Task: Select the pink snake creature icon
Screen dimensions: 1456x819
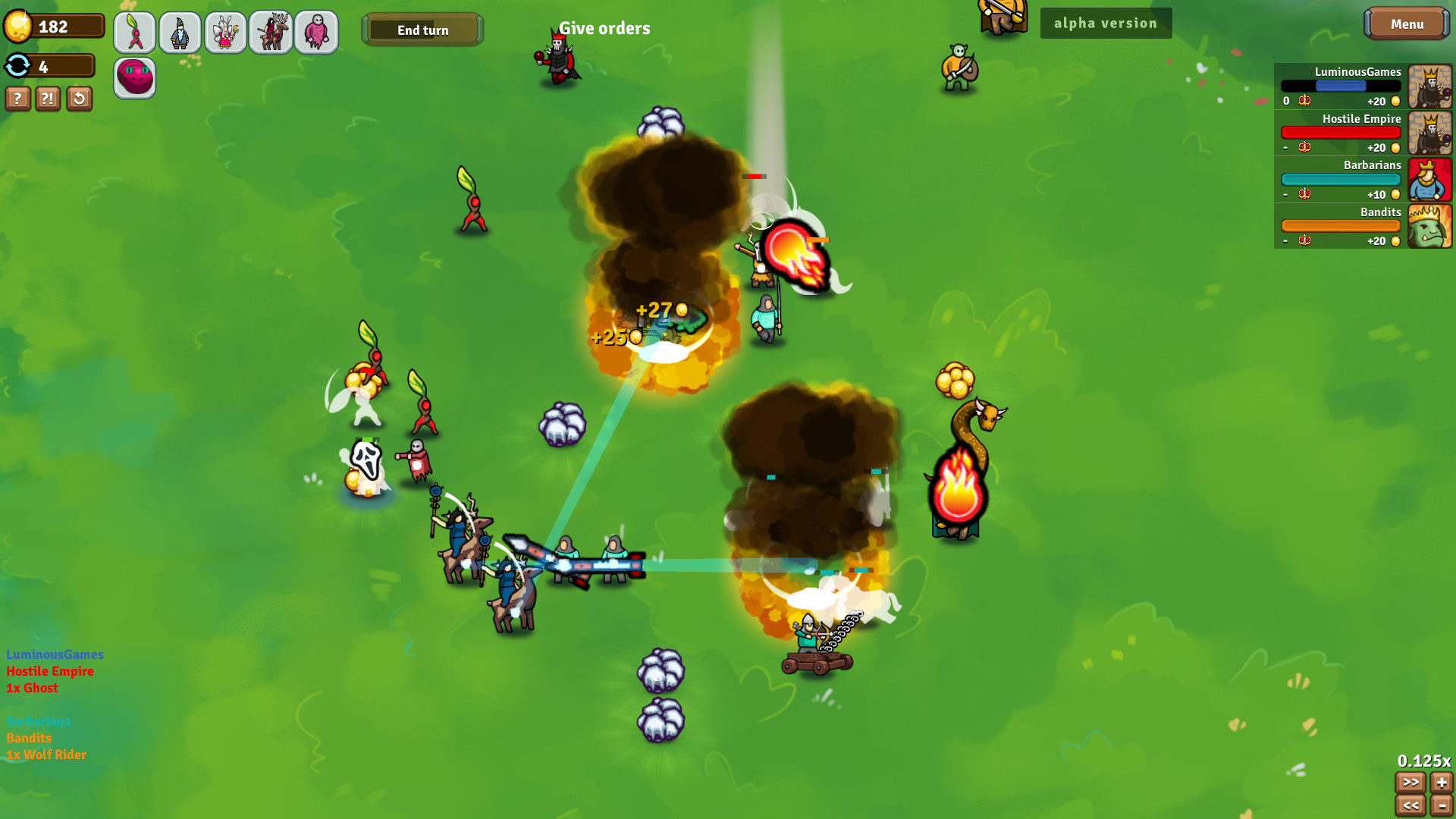Action: pos(134,77)
